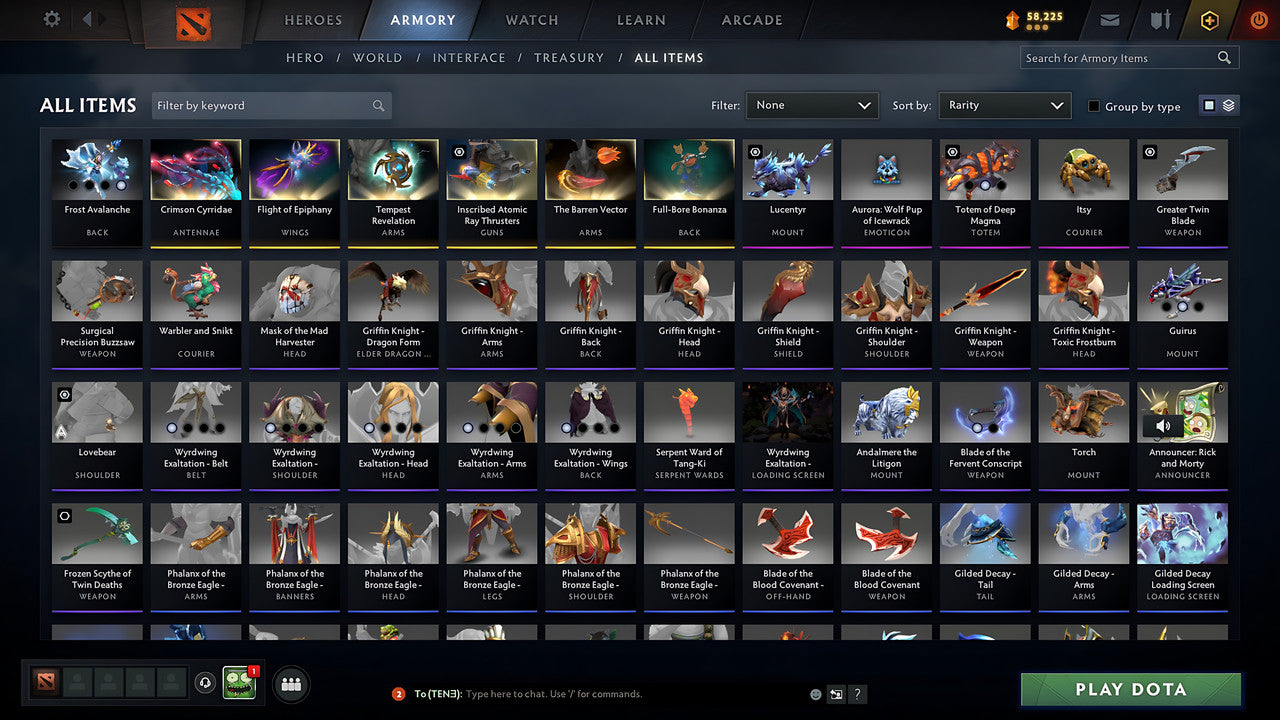
Task: Open the Sort by Rarity dropdown
Action: coord(1004,104)
